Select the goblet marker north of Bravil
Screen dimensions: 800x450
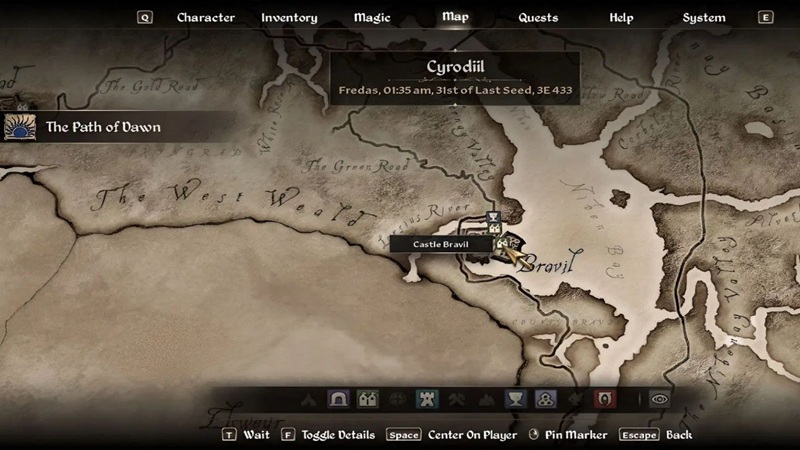coord(493,217)
